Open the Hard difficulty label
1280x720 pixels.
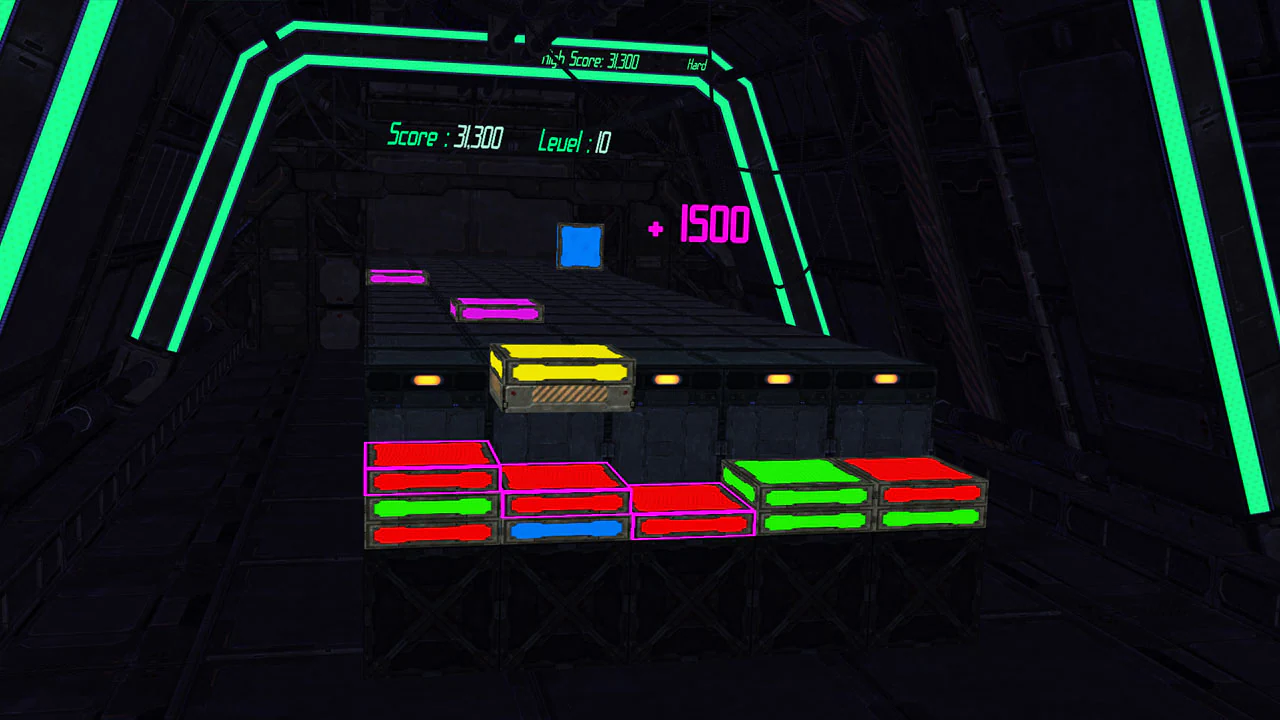[695, 65]
